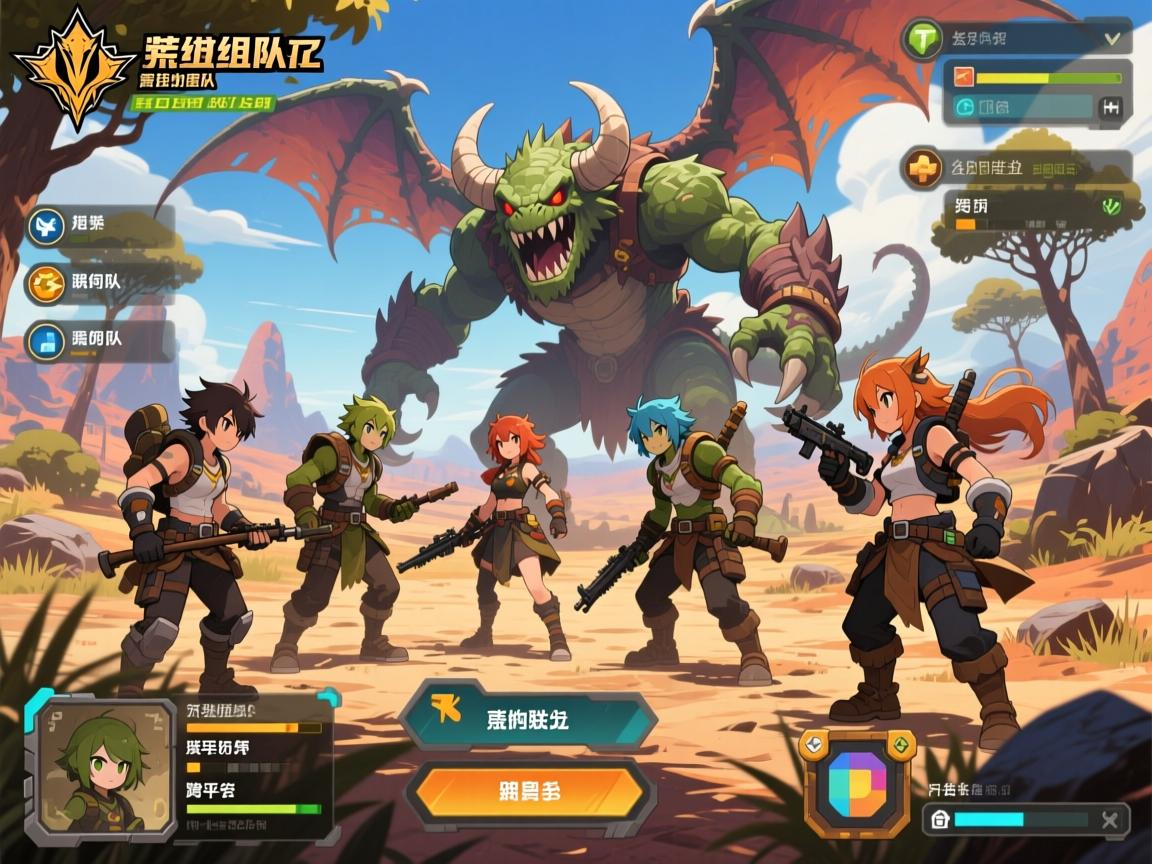Click the green T shield icon

(922, 40)
